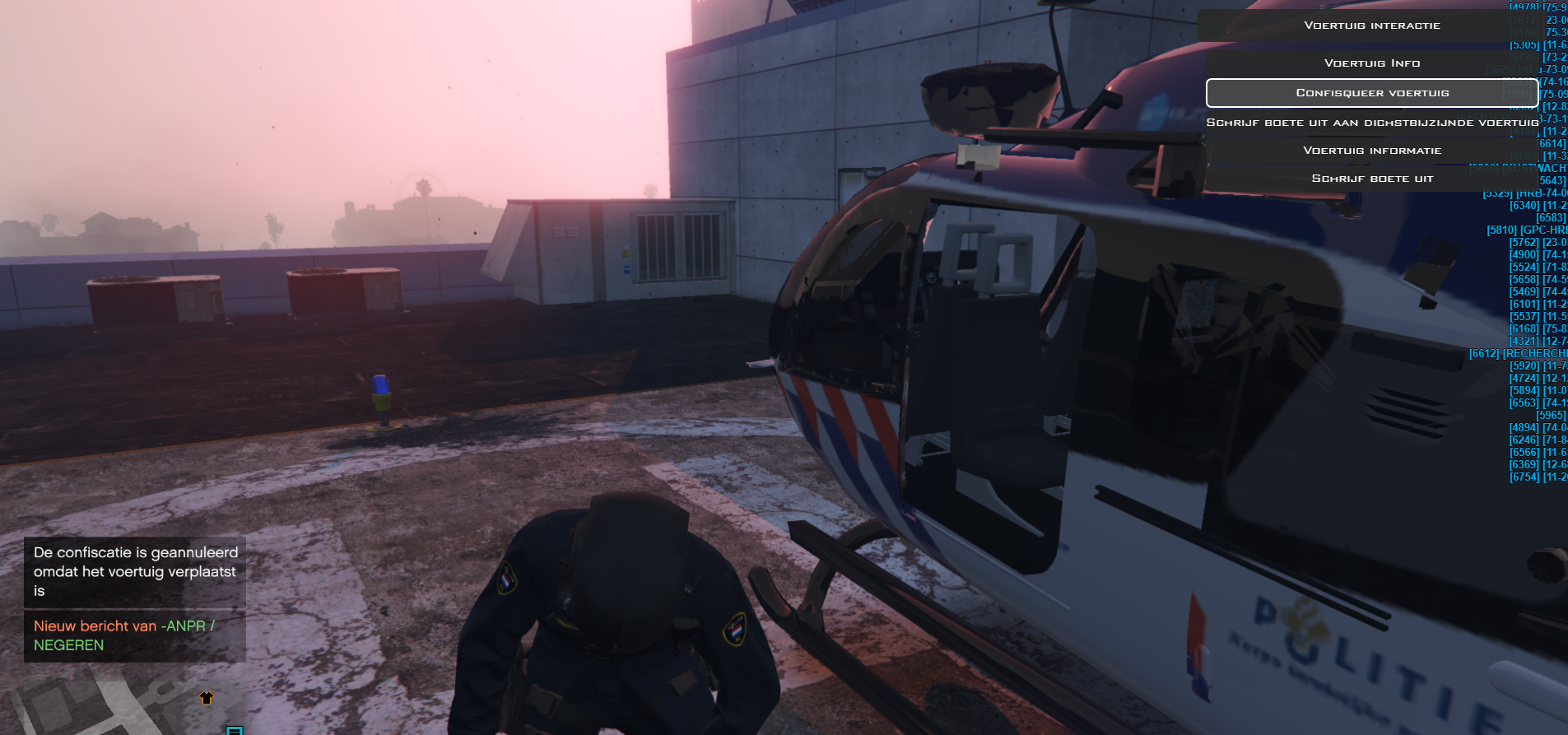Viewport: 1568px width, 735px height.
Task: Click the NEGEREN link in chat
Action: point(67,646)
